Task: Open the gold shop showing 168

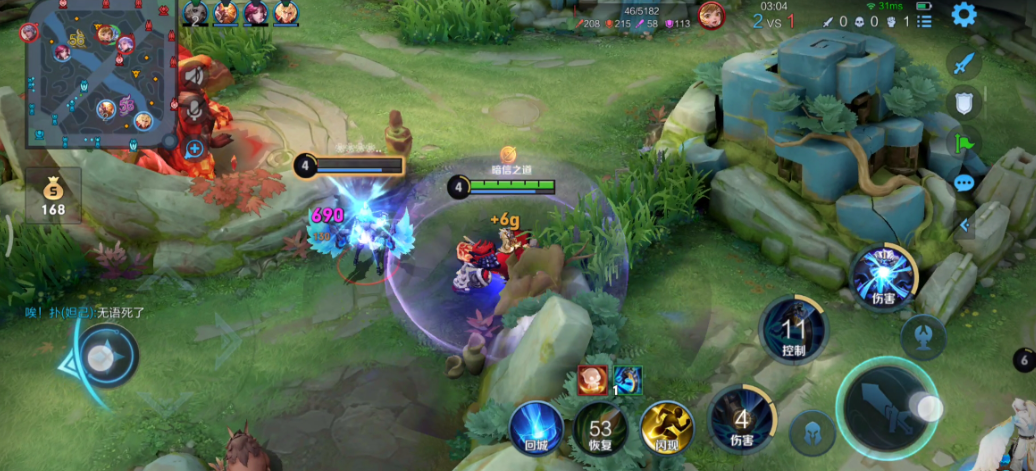Action: (53, 196)
